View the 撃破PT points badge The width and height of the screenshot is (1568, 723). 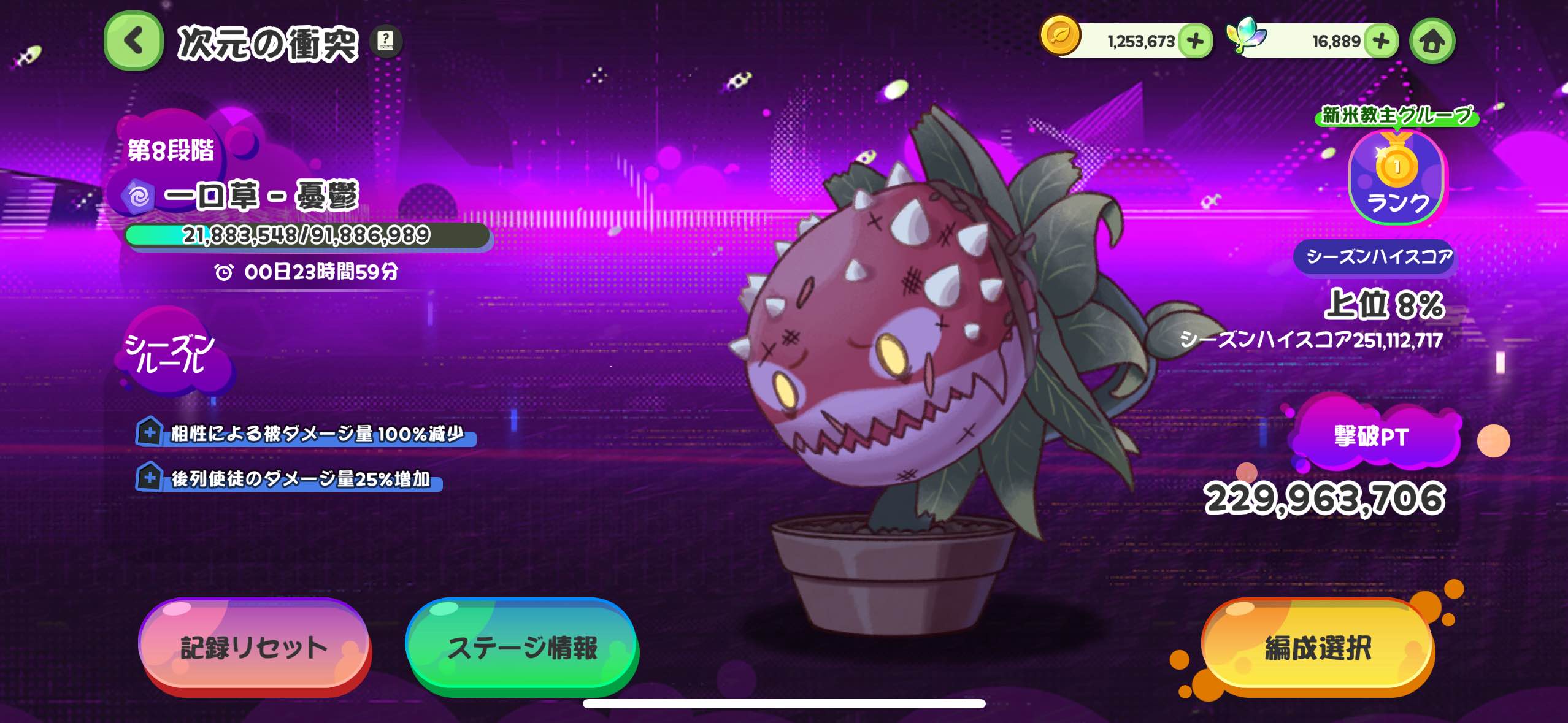coord(1372,437)
